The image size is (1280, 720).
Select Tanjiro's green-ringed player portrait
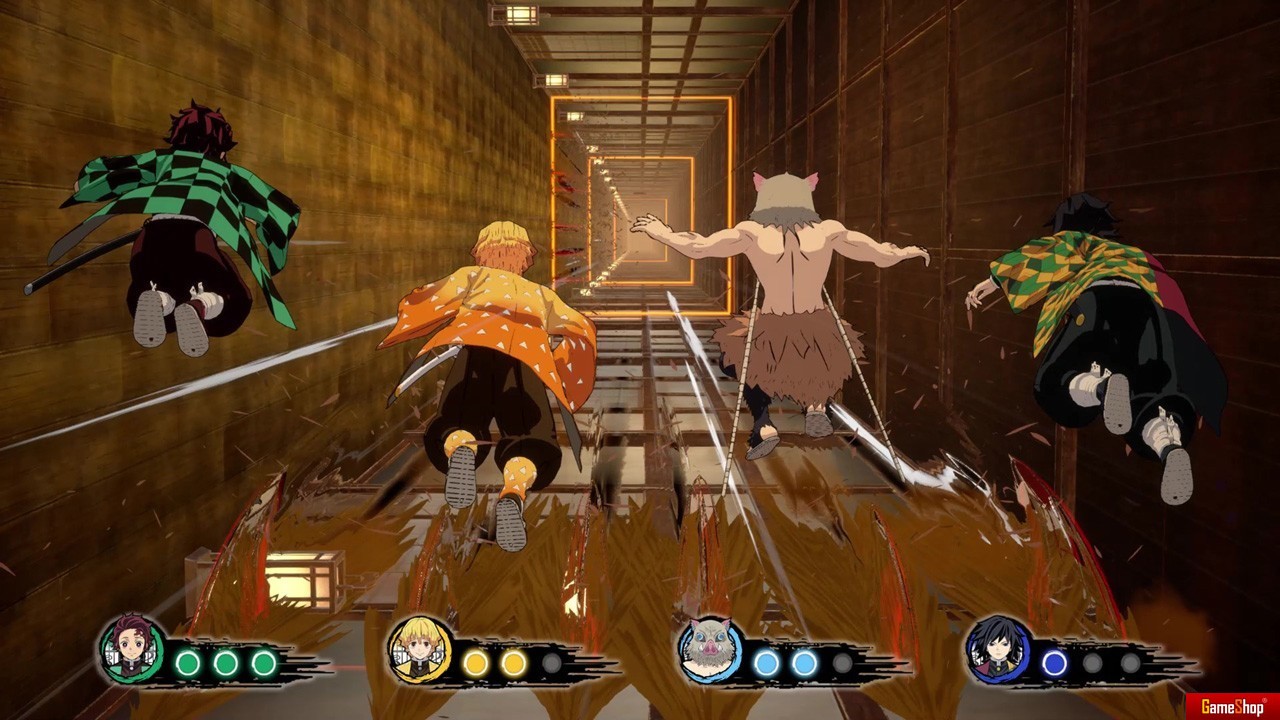tap(133, 650)
